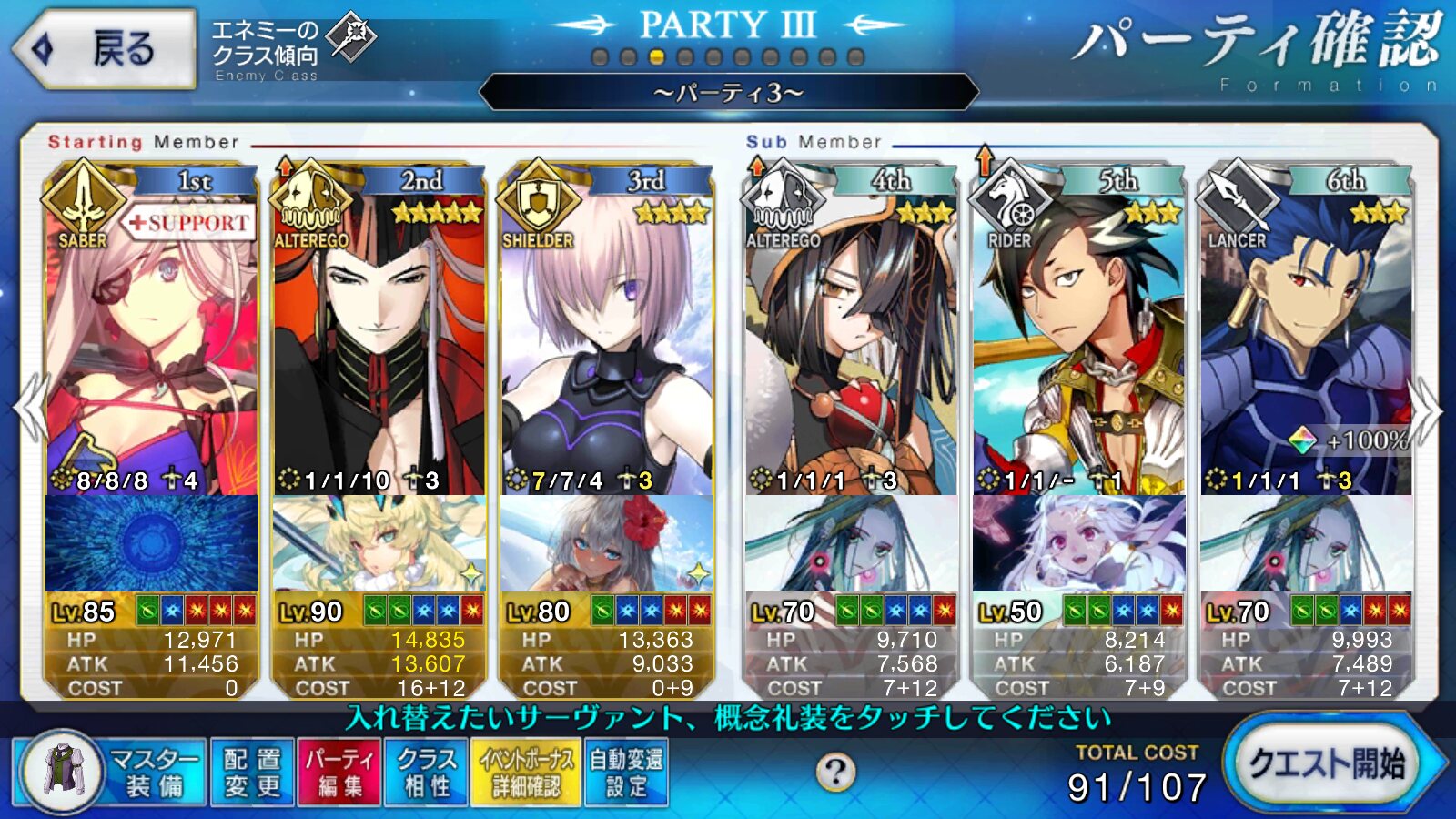Show クラス相性 class affinity chart
Viewport: 1456px width, 819px height.
(426, 773)
